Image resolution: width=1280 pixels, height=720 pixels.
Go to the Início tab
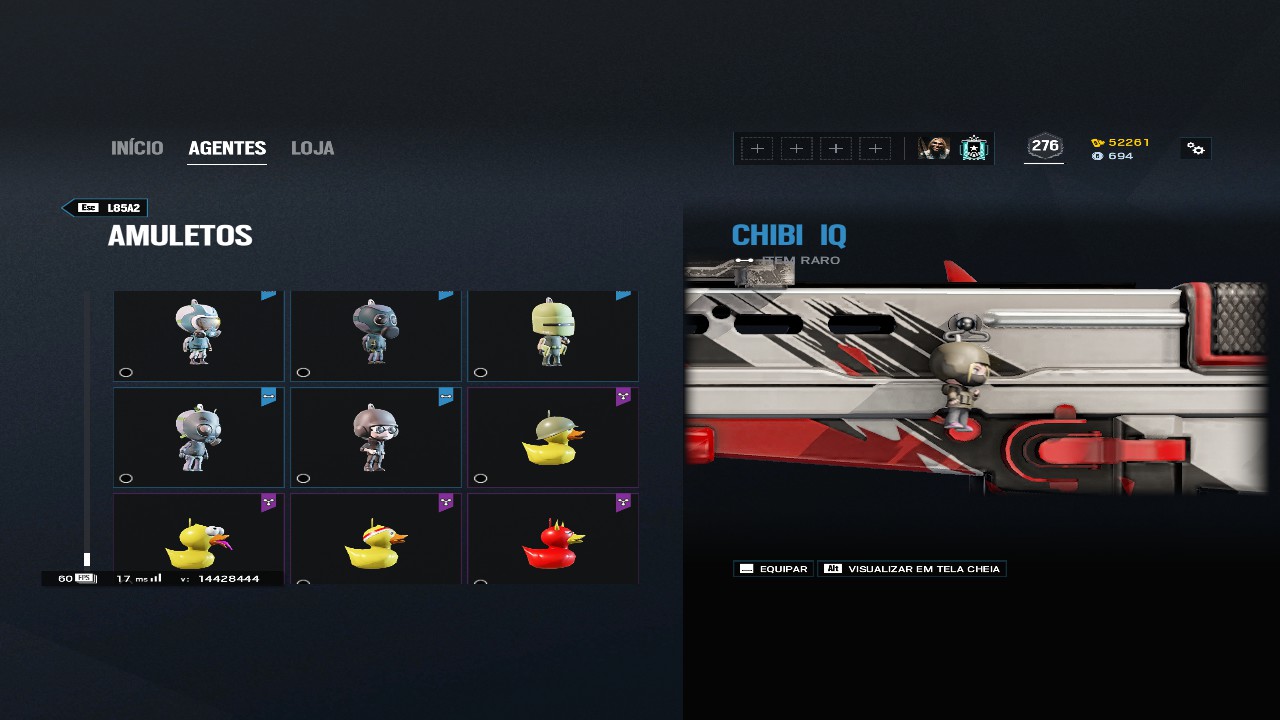(137, 148)
